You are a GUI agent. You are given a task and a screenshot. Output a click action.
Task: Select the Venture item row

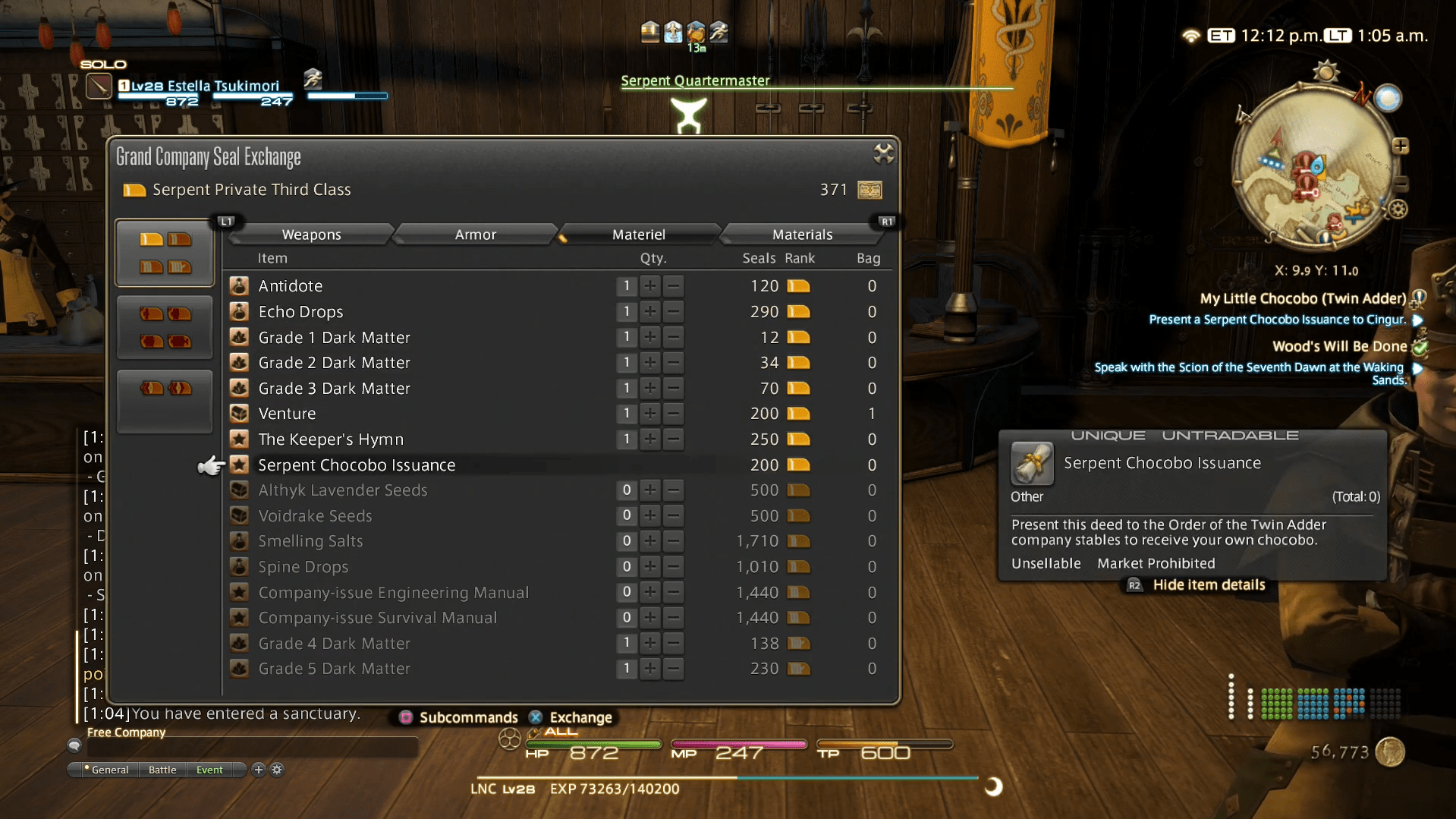pos(287,414)
